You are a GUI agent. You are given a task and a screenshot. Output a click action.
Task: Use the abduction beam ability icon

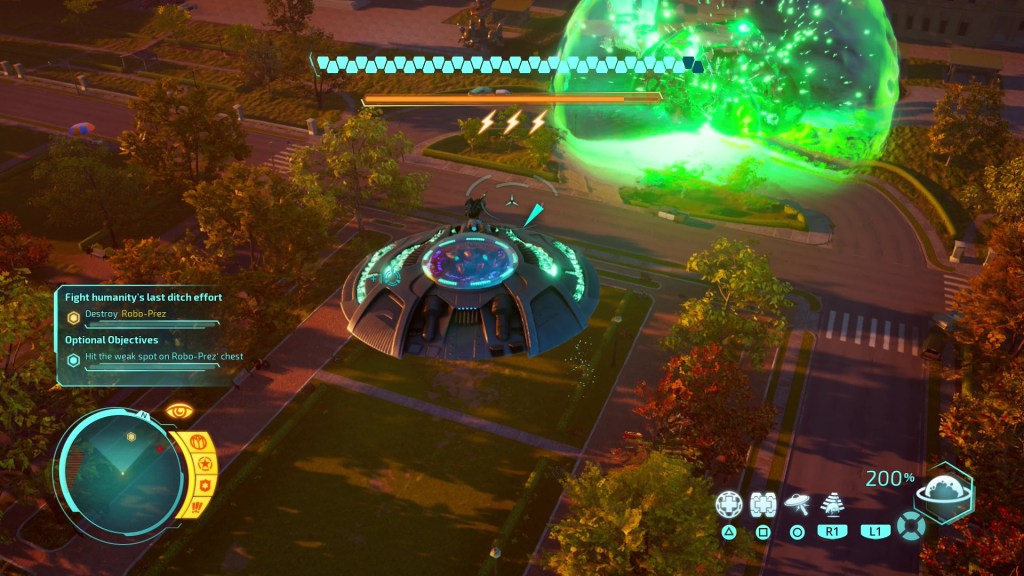click(x=831, y=504)
